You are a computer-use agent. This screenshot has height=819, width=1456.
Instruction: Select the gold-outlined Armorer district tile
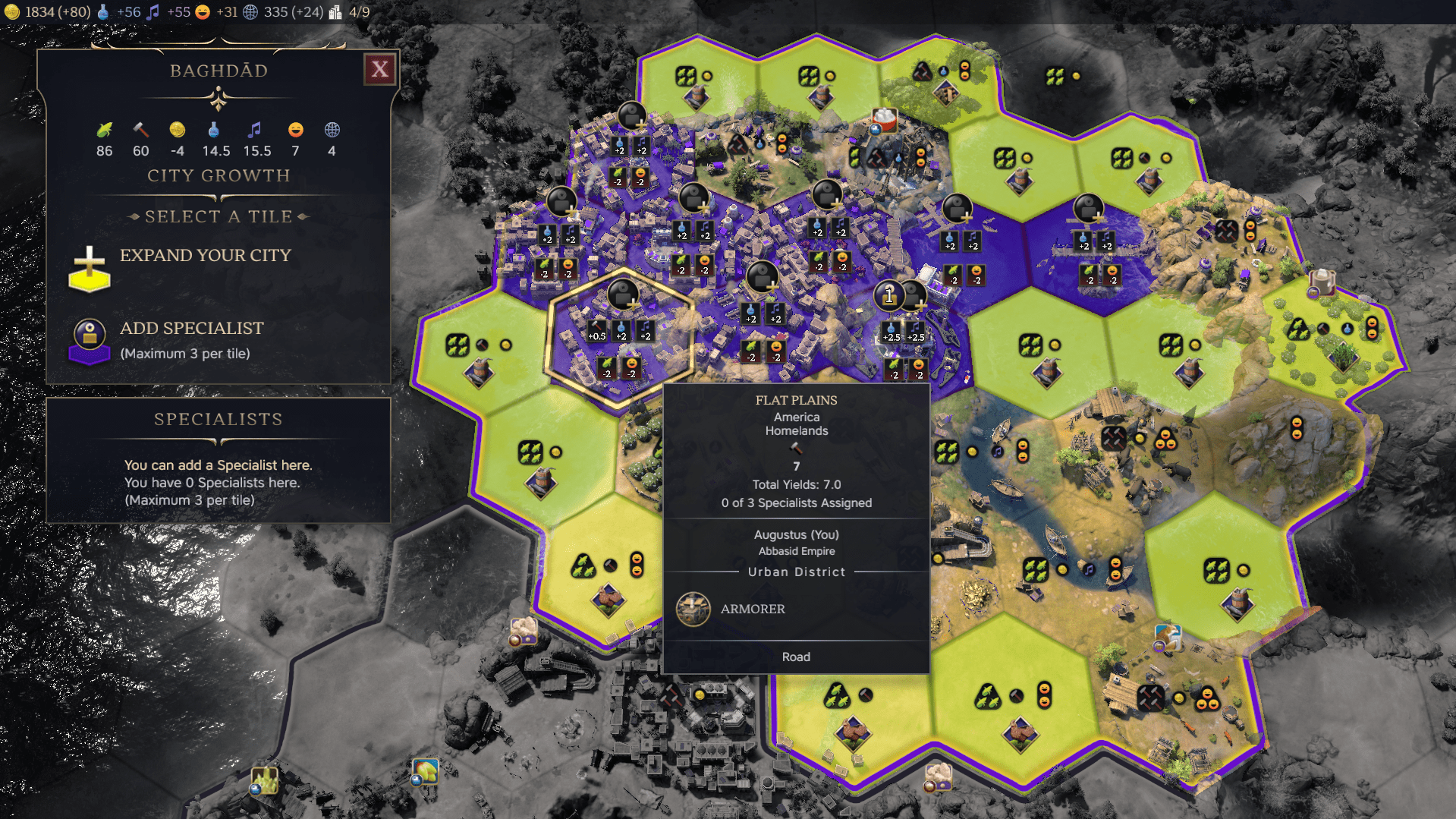coord(620,338)
